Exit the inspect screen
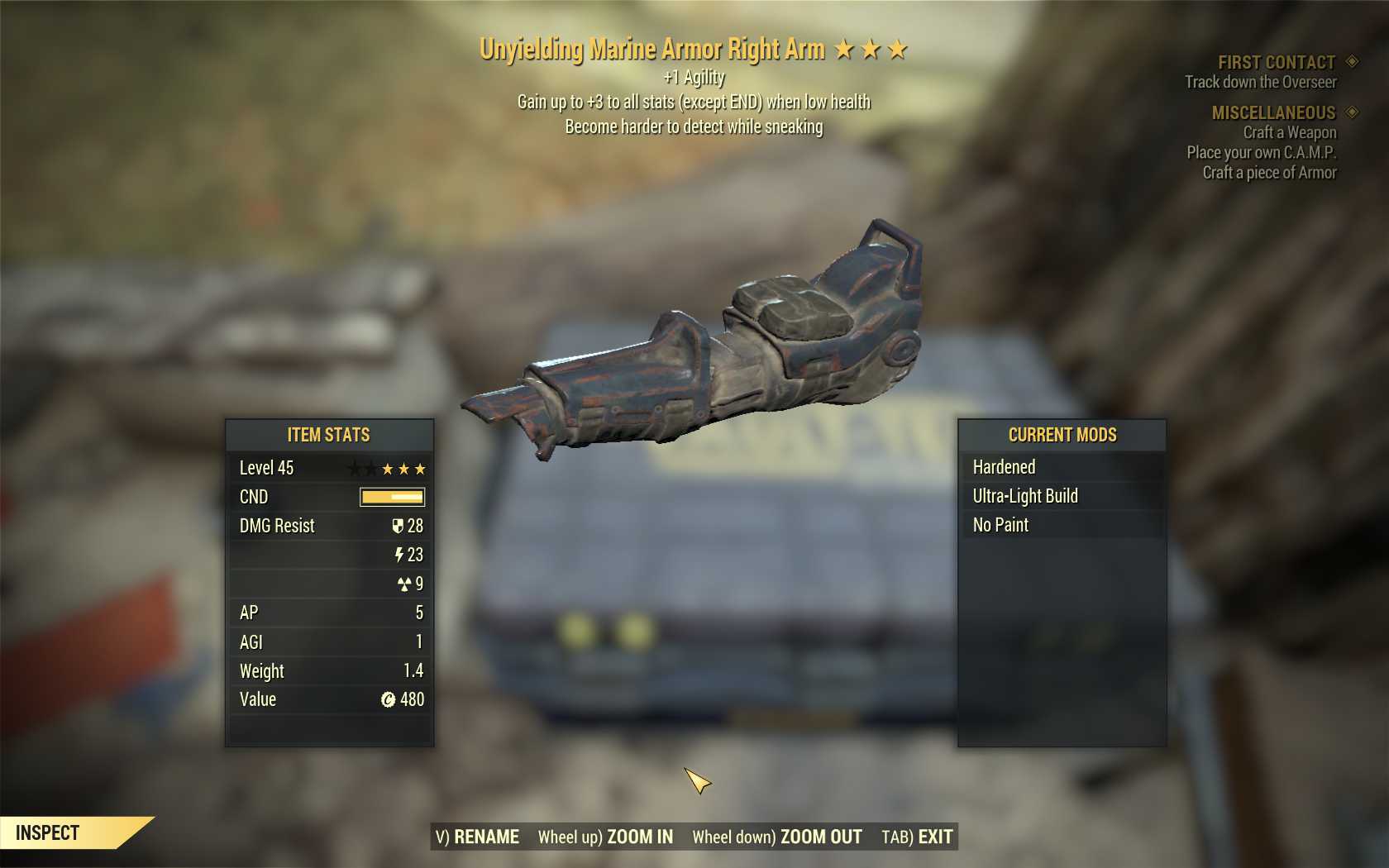 click(x=918, y=837)
